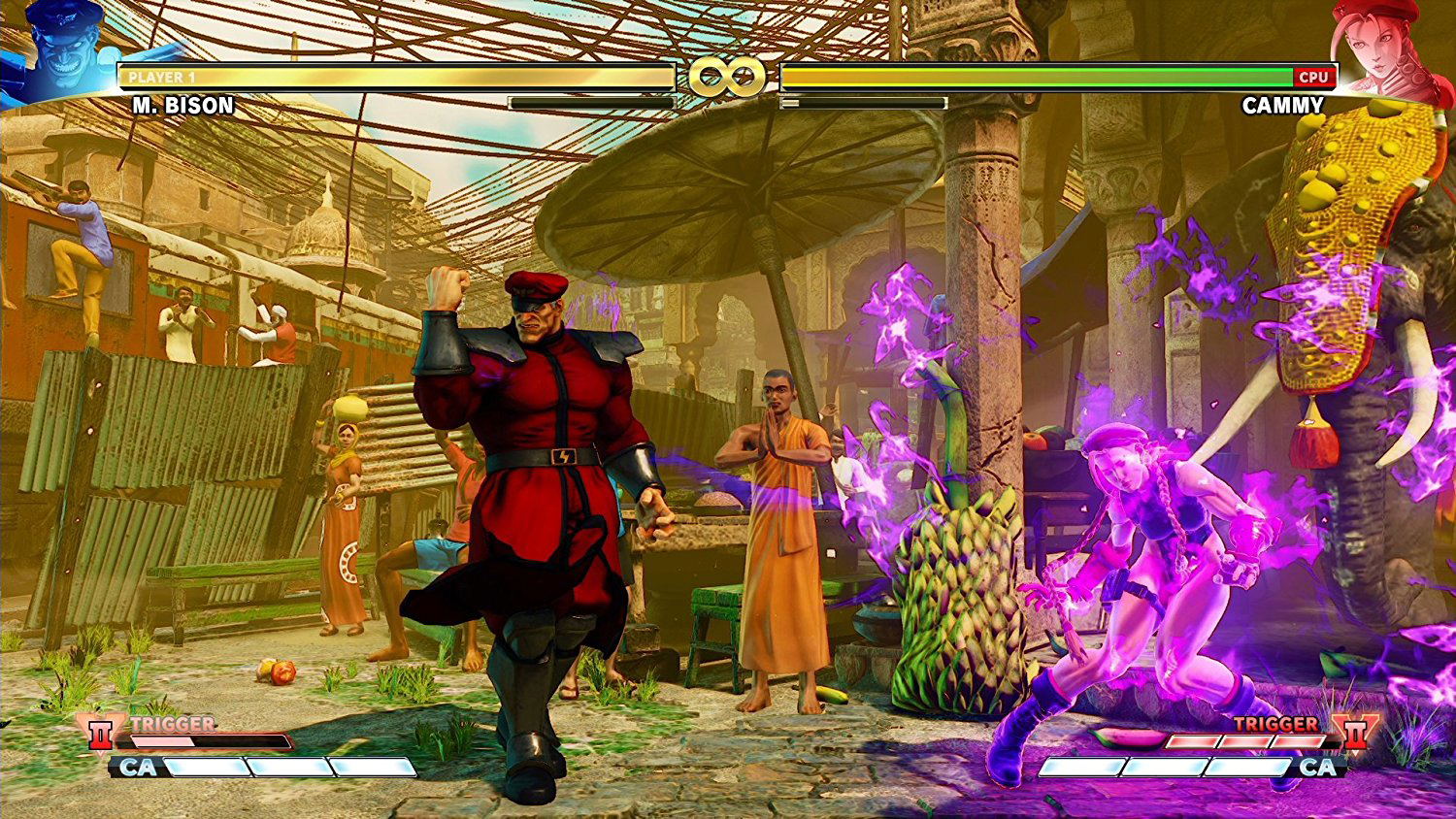Click the infinity timer symbol
The width and height of the screenshot is (1456, 819).
coord(727,75)
